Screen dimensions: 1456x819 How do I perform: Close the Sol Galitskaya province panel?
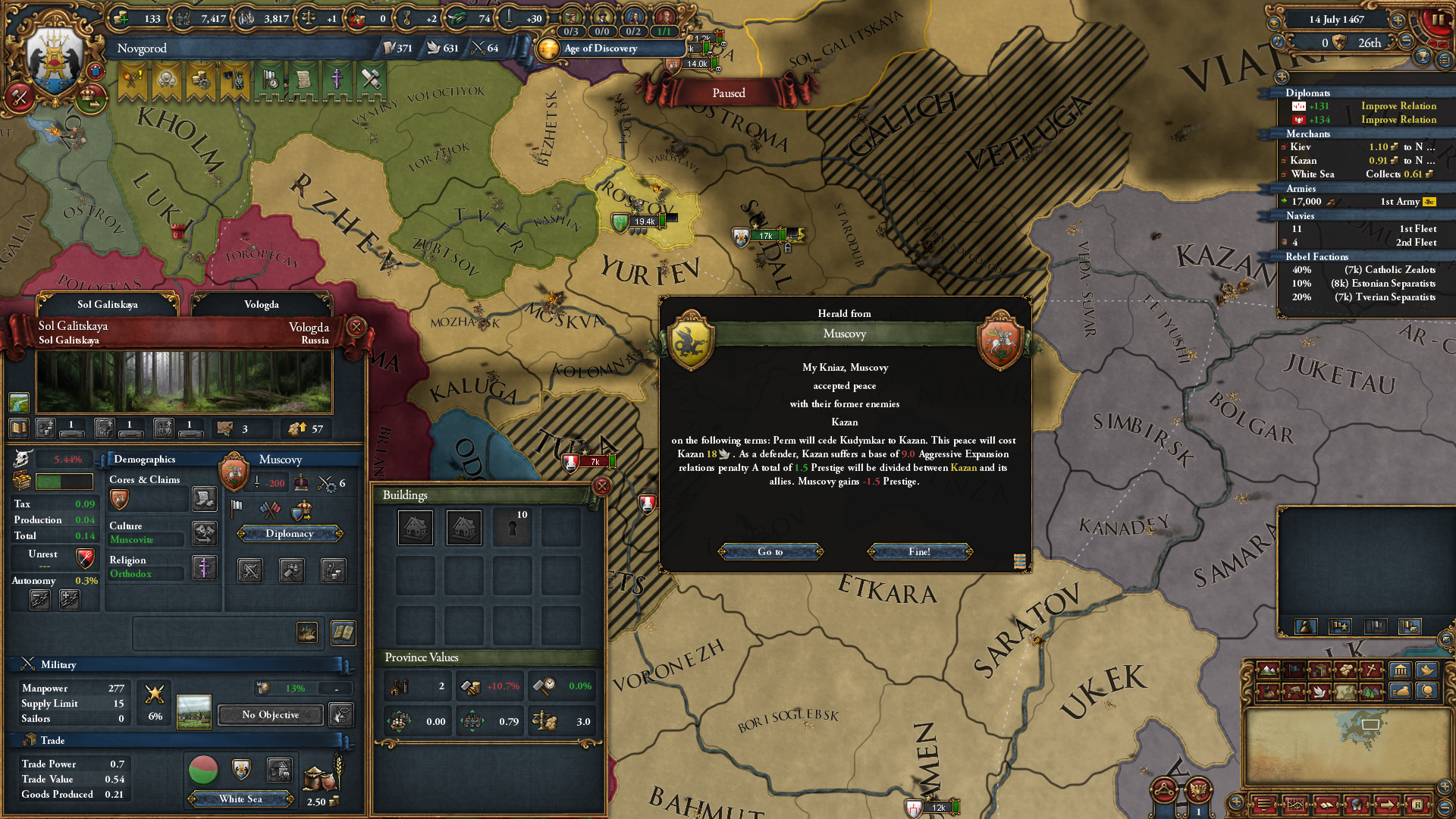356,327
